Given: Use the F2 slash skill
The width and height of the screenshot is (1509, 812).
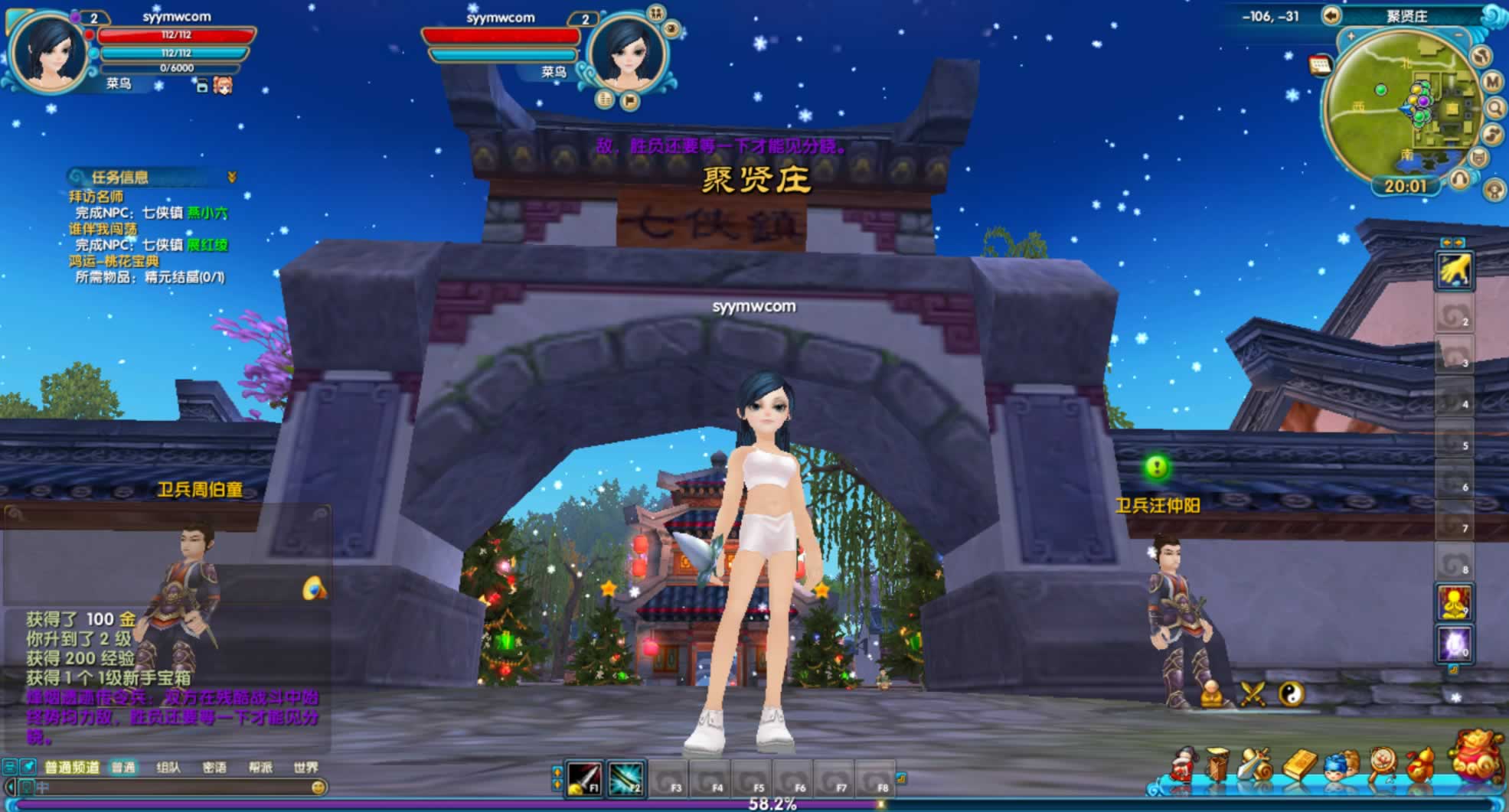Looking at the screenshot, I should pos(625,780).
